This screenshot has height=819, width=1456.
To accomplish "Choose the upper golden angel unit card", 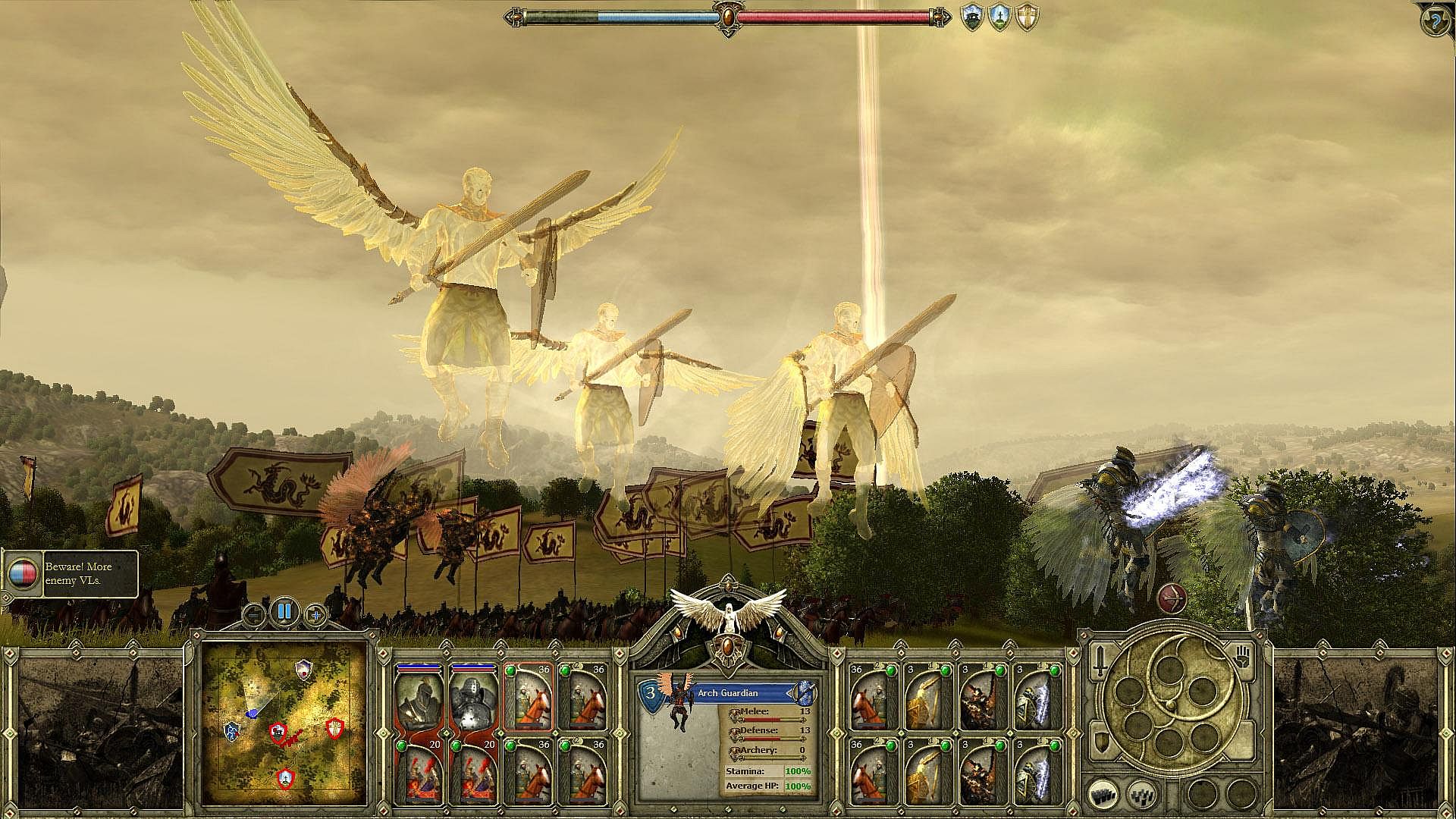I will click(927, 698).
